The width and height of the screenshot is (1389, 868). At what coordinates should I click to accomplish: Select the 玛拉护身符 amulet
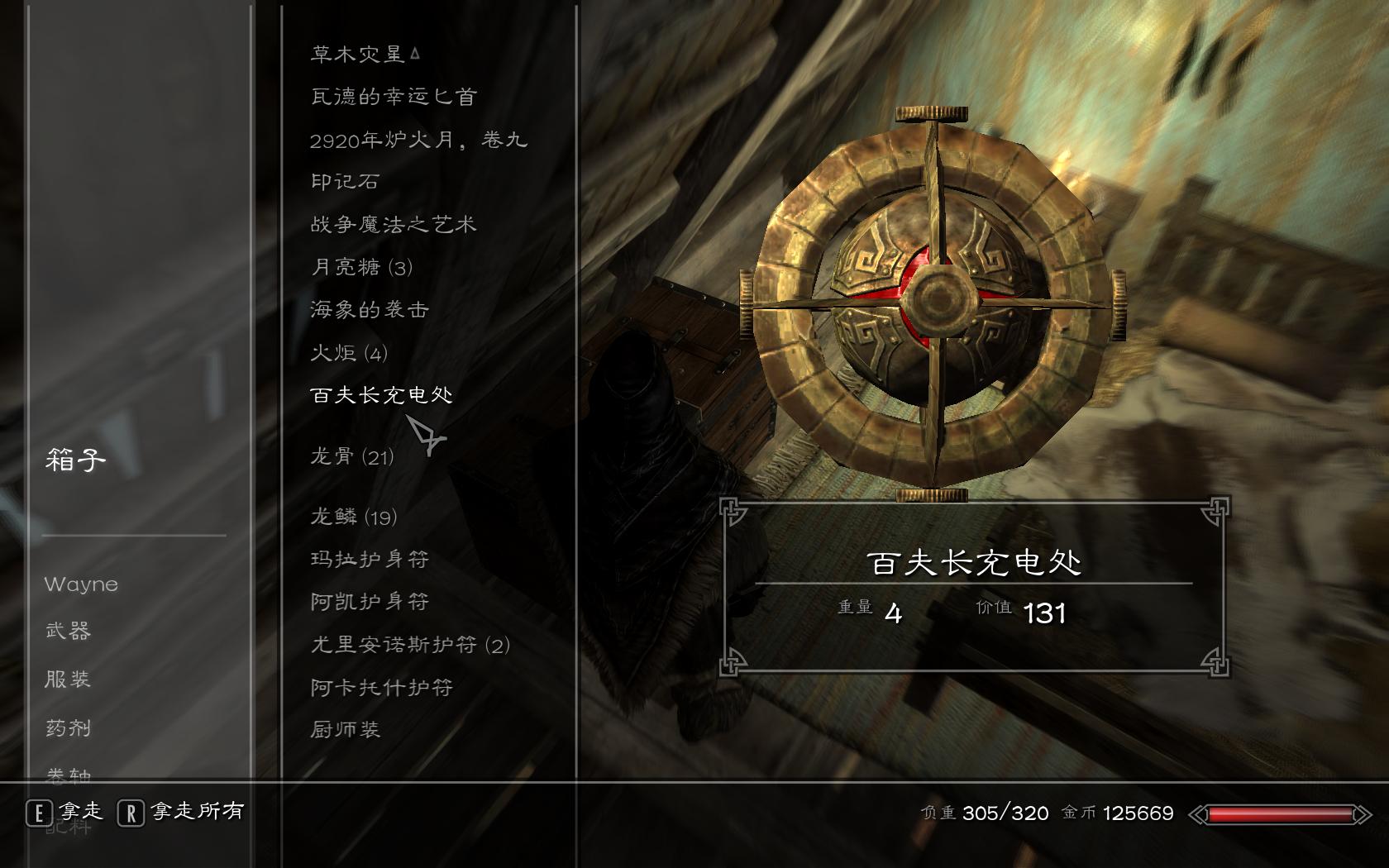pyautogui.click(x=370, y=560)
